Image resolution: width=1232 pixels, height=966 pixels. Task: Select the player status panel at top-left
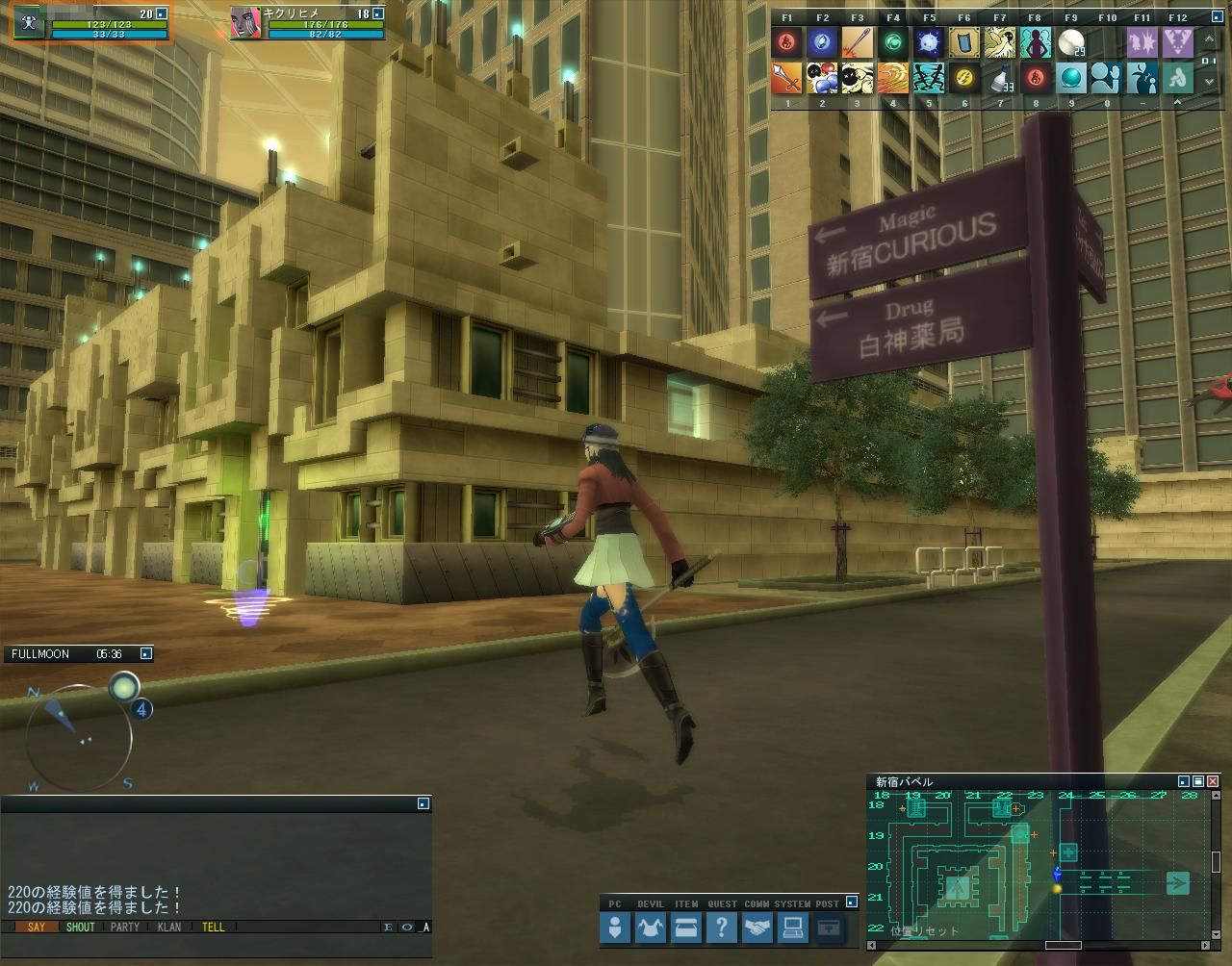[x=91, y=24]
